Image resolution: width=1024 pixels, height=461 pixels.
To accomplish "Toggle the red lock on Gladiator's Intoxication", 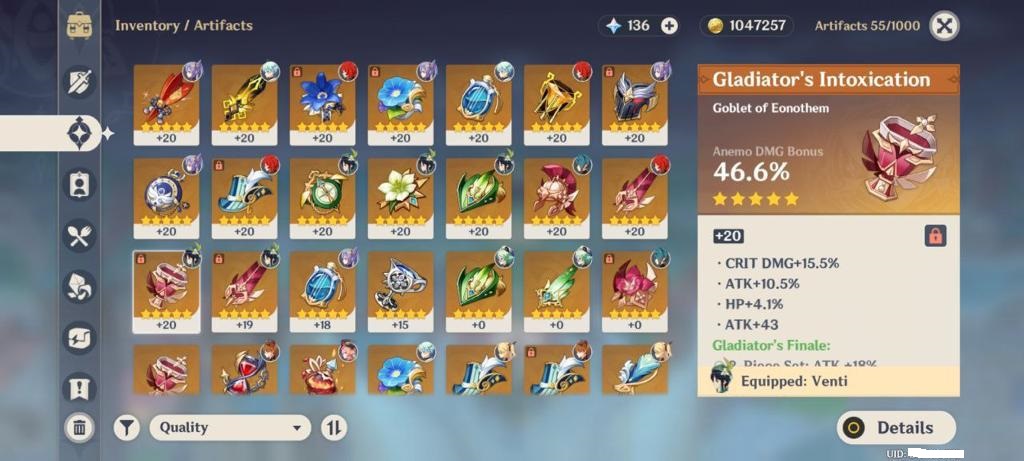I will (x=935, y=236).
